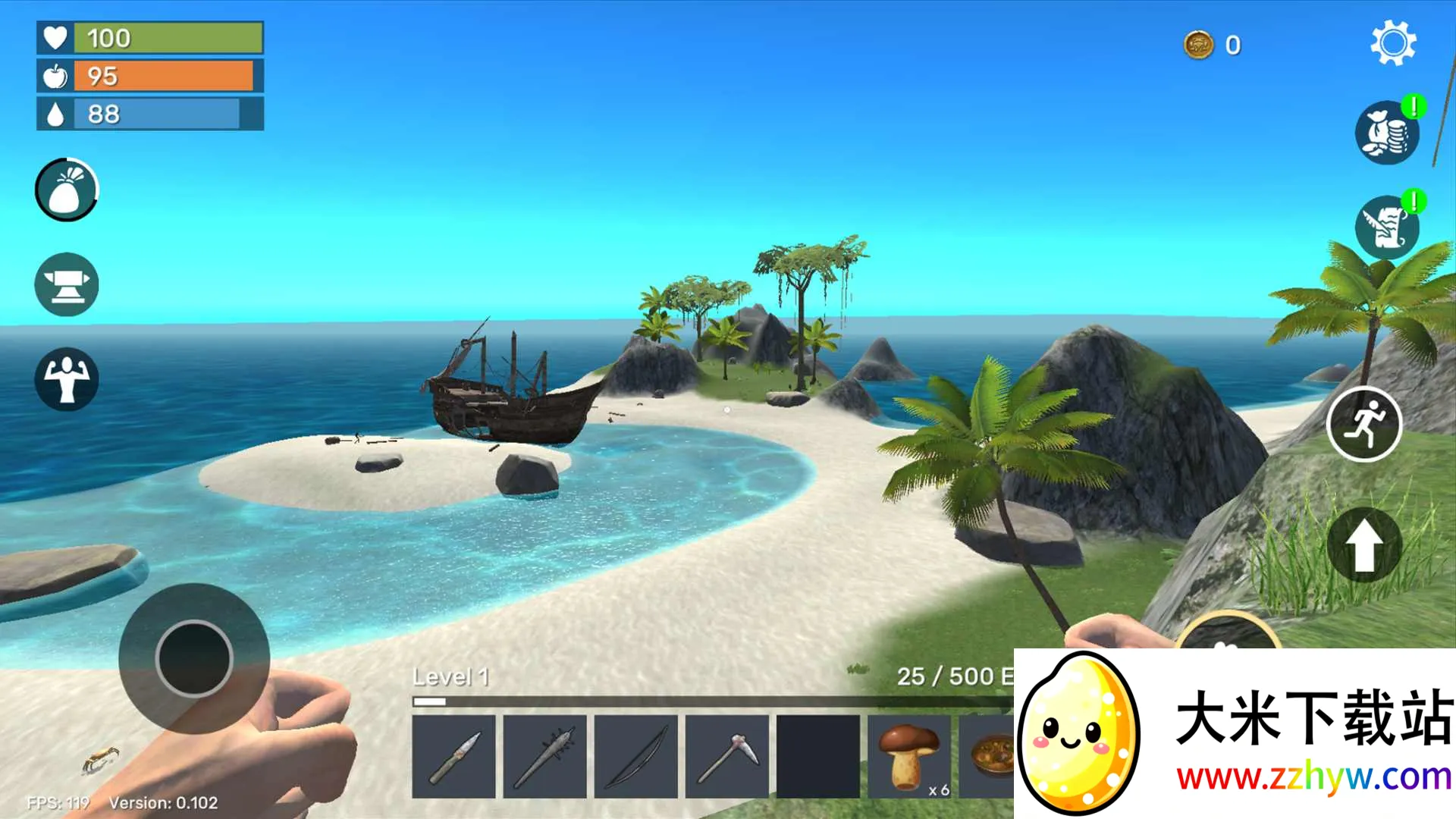This screenshot has width=1456, height=819.
Task: Toggle the sprint running button
Action: point(1363,425)
